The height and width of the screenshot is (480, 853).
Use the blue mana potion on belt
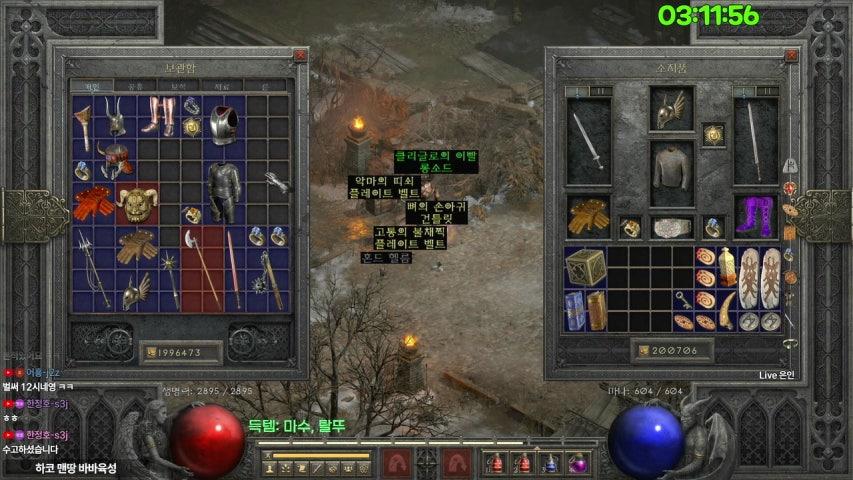tap(549, 463)
